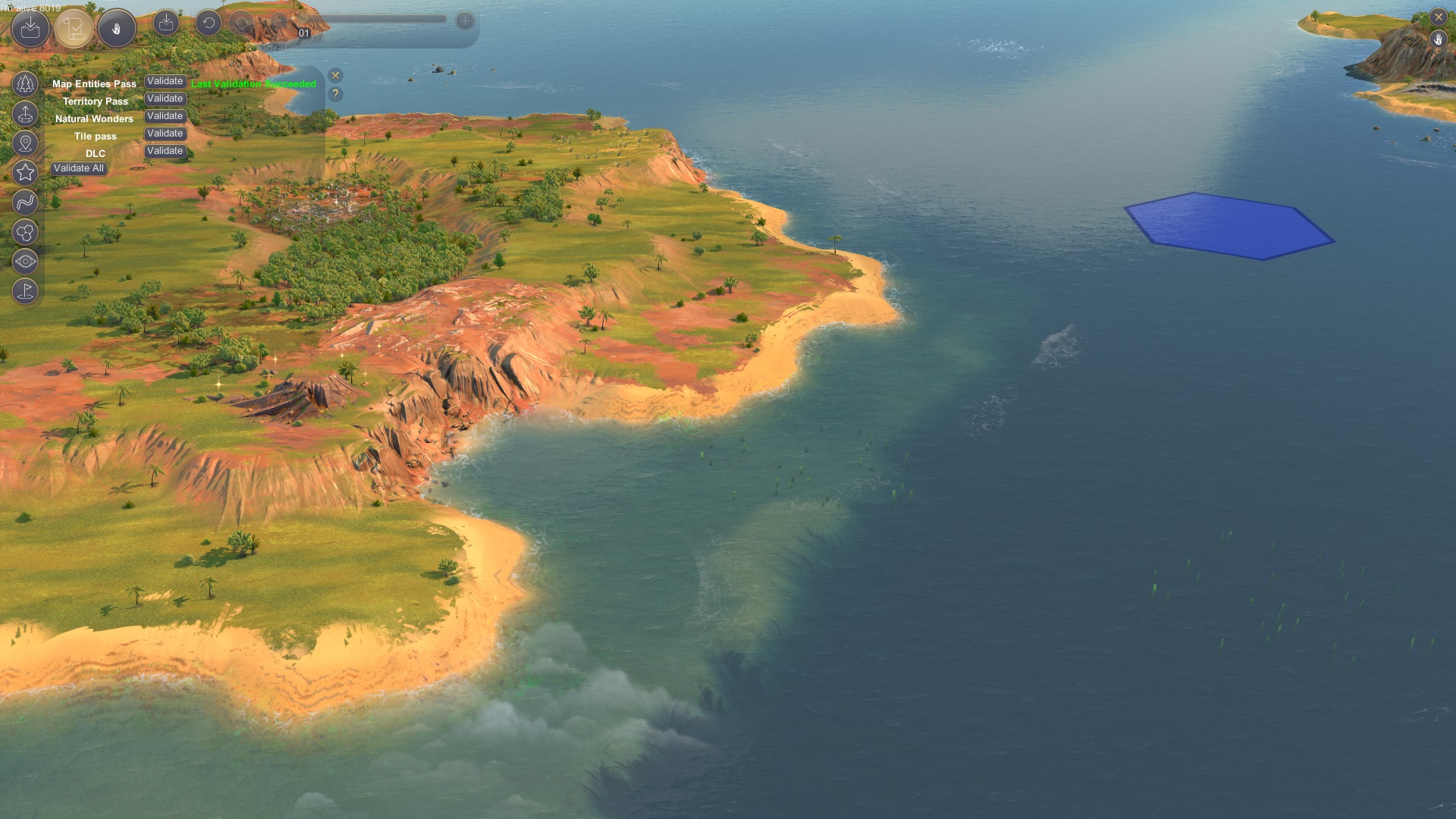
Task: Validate the Tile pass row
Action: click(165, 133)
